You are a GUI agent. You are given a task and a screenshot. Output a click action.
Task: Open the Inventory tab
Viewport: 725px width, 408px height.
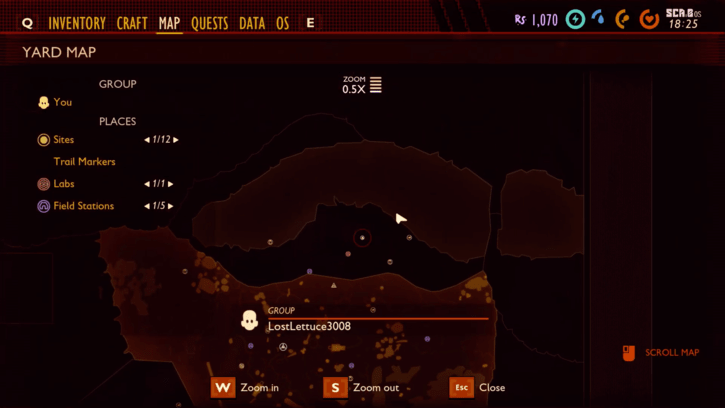tap(77, 23)
